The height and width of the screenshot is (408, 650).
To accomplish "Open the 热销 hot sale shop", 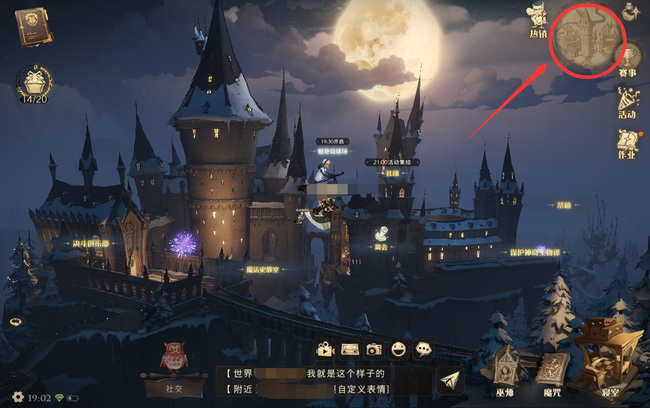I will click(x=539, y=18).
